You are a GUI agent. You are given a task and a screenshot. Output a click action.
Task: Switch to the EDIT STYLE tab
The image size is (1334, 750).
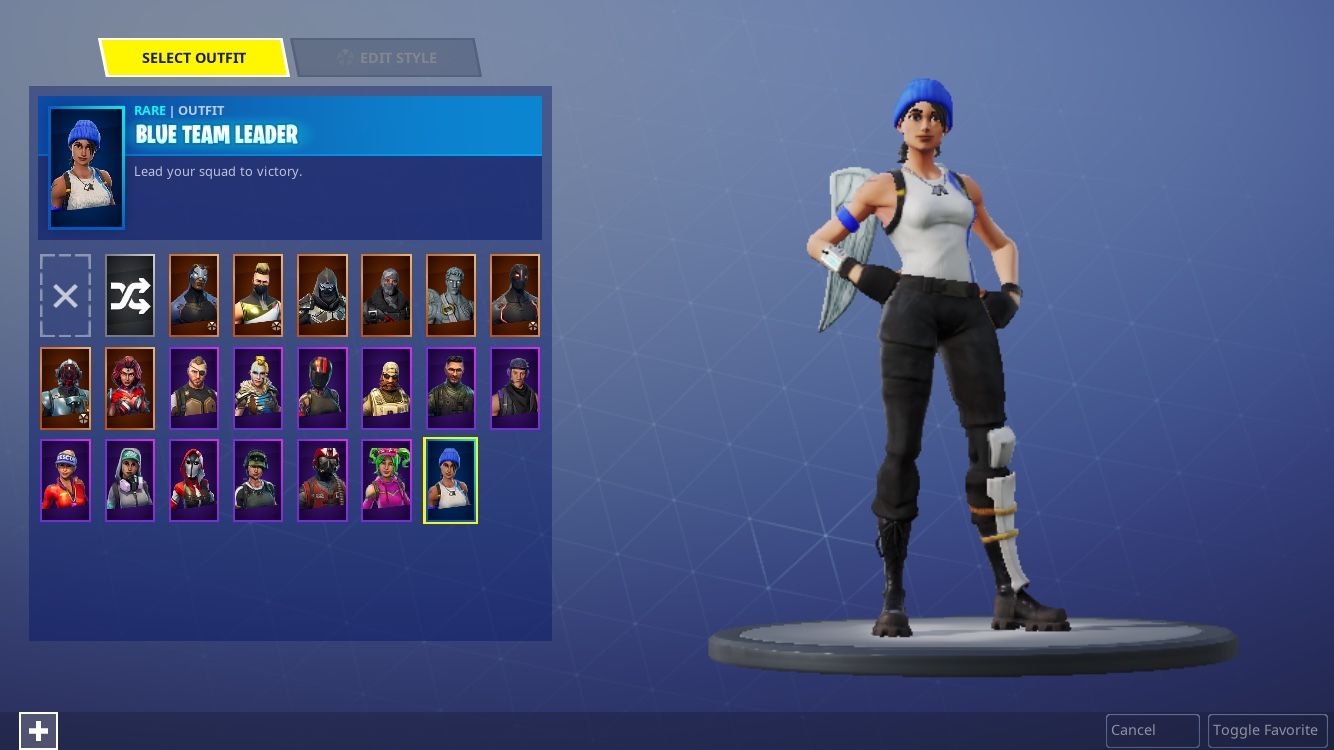coord(386,57)
